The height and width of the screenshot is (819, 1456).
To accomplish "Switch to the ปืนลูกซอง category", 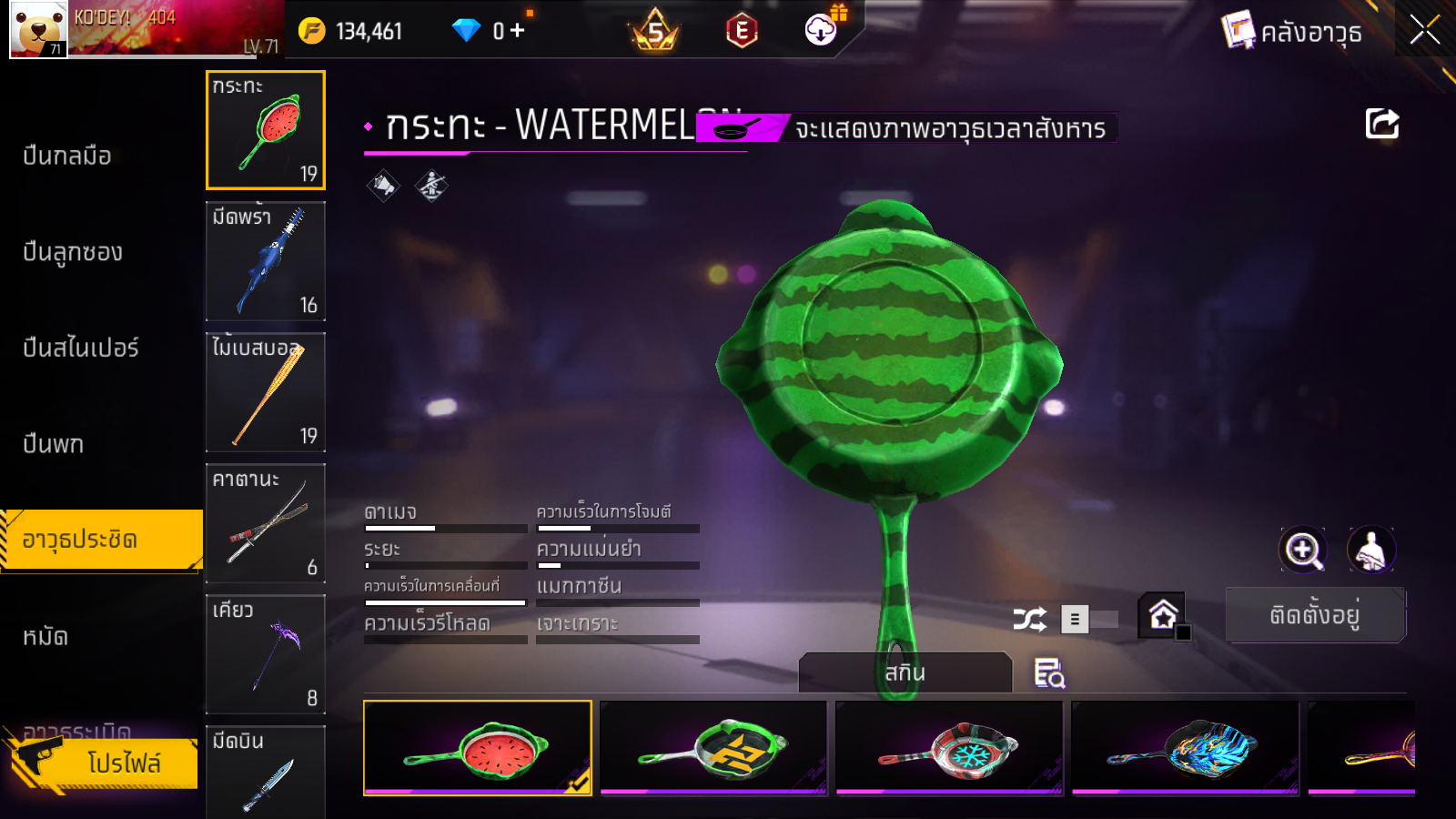I will pos(73,252).
